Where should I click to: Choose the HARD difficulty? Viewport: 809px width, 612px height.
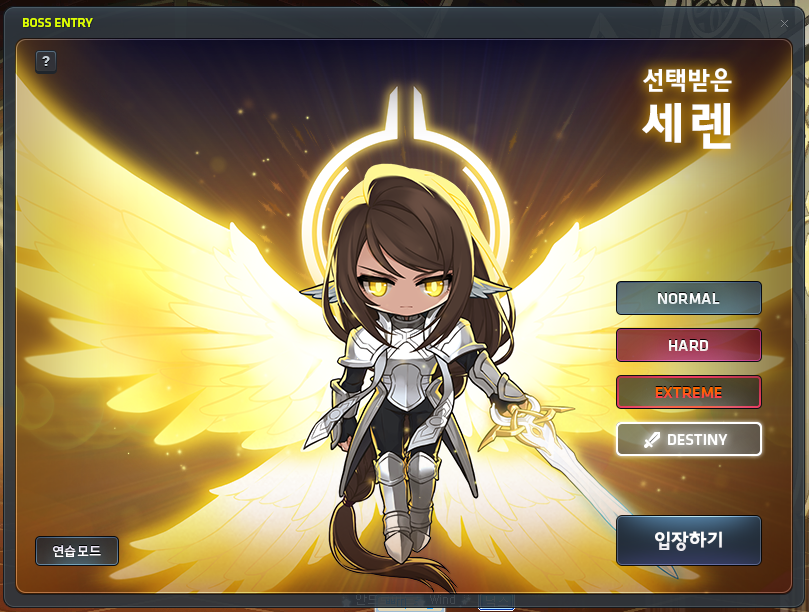click(x=688, y=345)
